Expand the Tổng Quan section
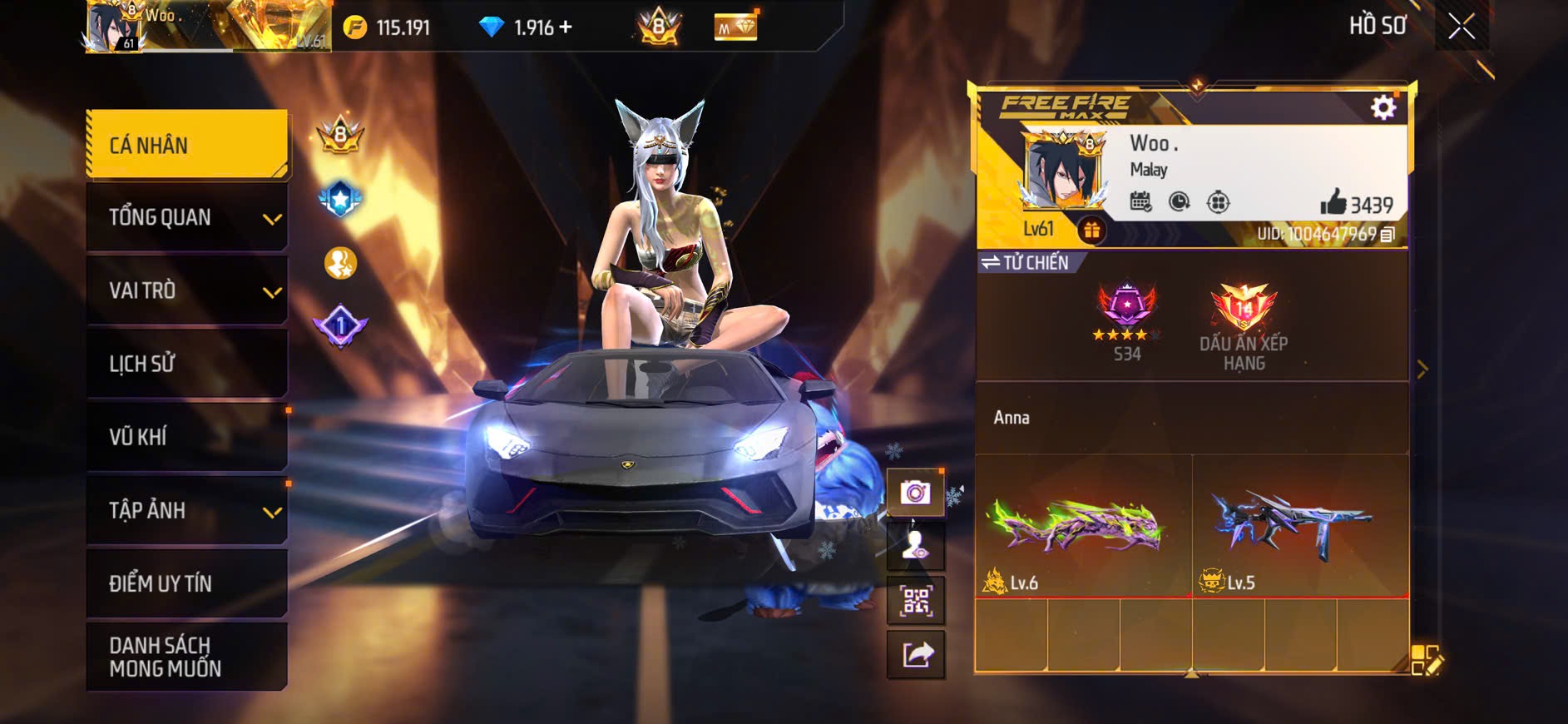Screen dimensions: 1568x724 tap(187, 217)
